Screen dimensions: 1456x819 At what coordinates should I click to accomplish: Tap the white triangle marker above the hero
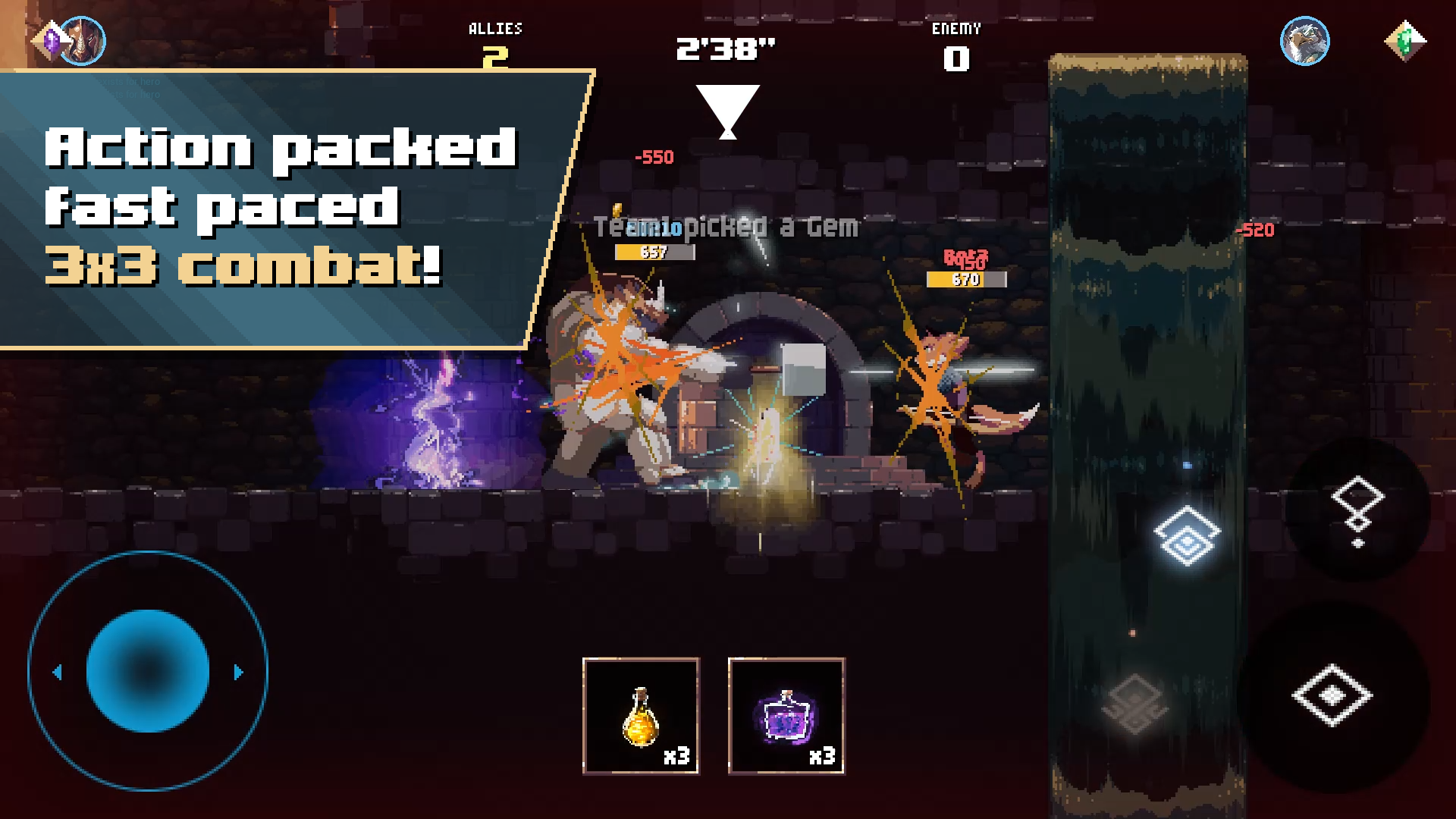pos(728,108)
